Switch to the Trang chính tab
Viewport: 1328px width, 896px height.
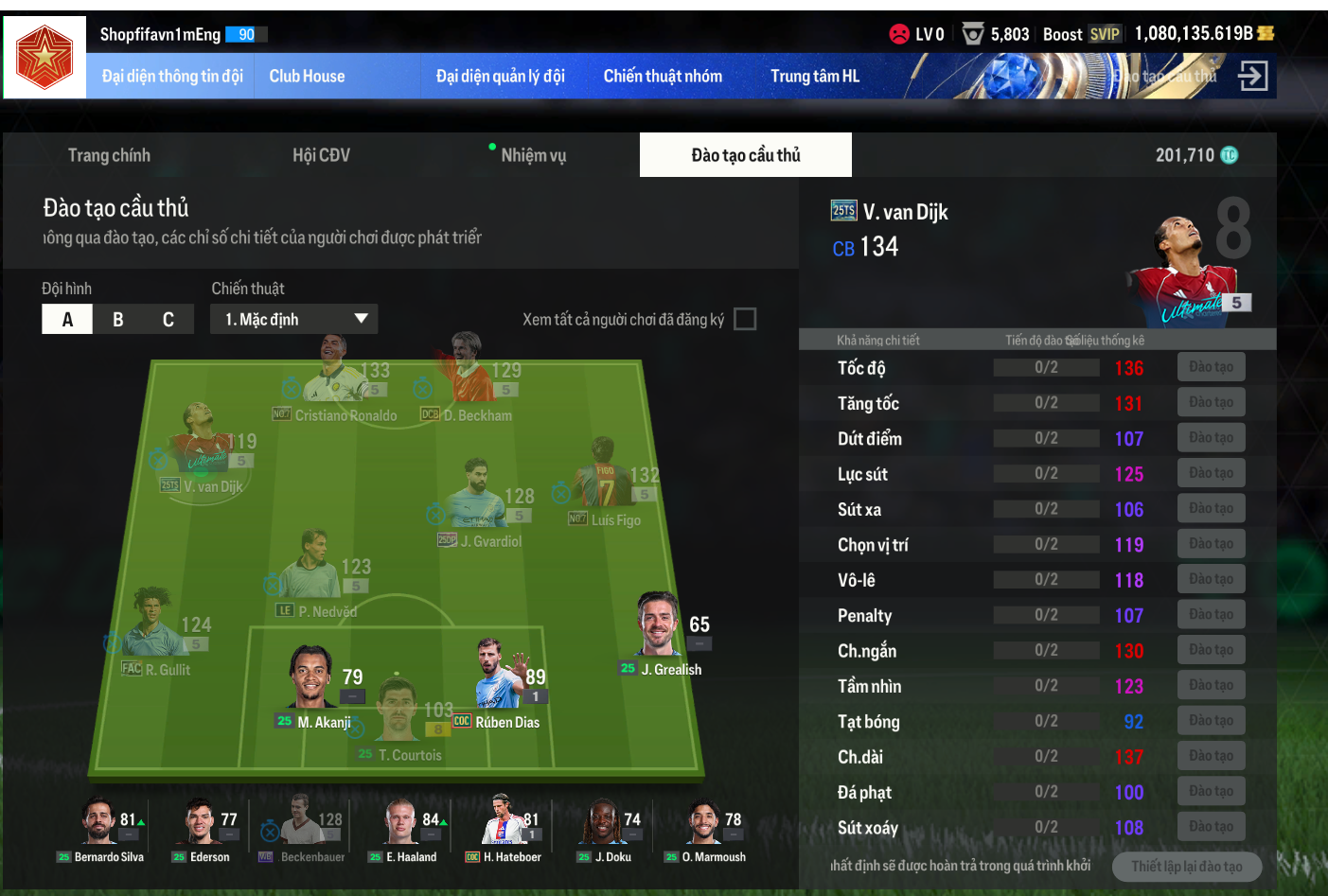(109, 155)
